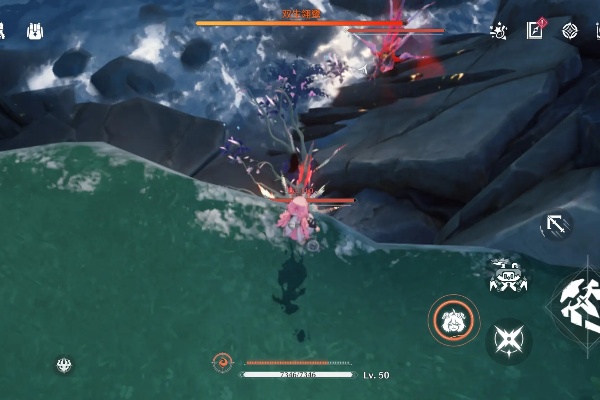This screenshot has height=400, width=600.
Task: Activate the diagonal arrow dash skill
Action: click(x=555, y=225)
